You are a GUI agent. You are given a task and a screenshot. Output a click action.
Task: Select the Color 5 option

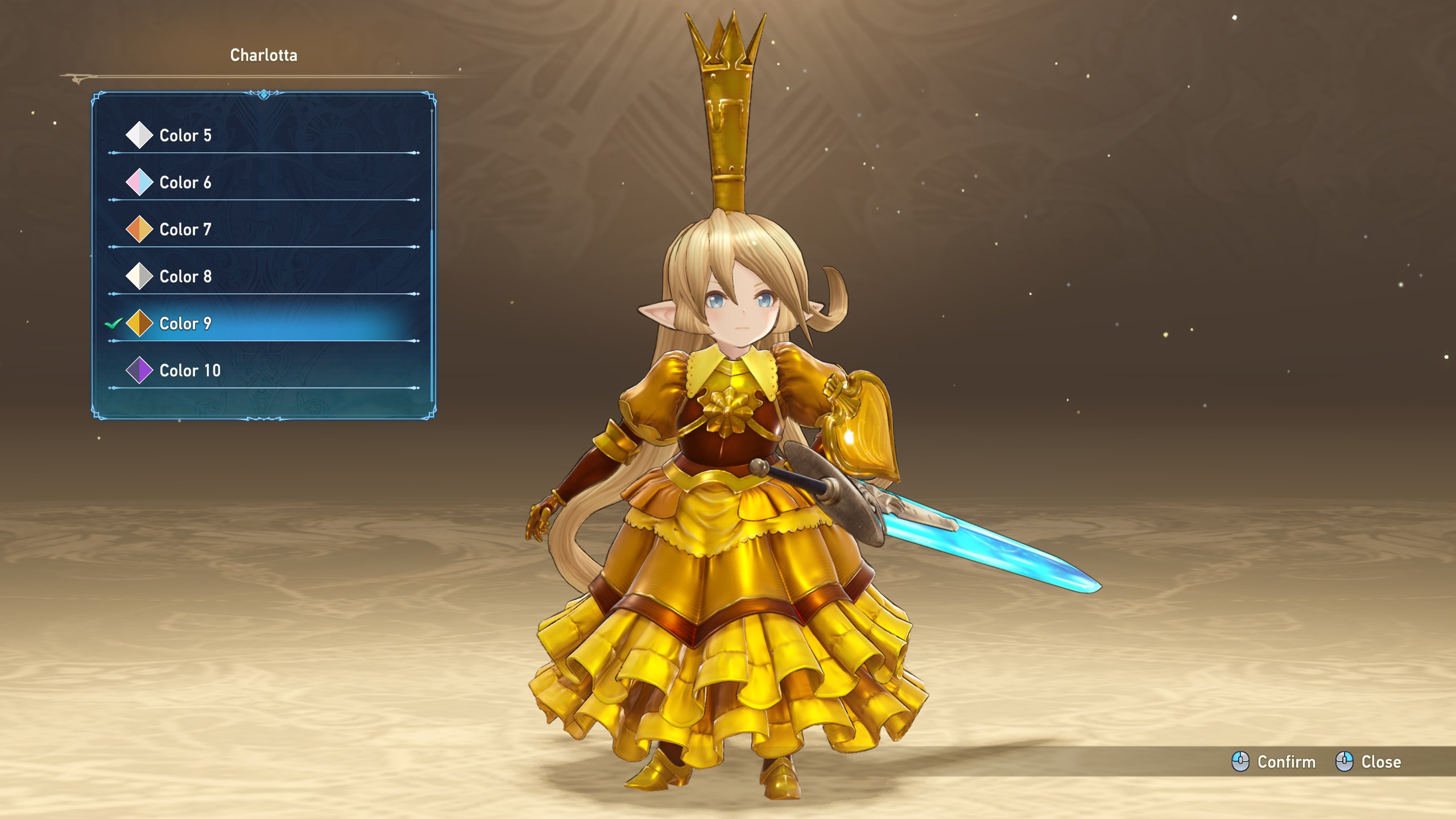[x=185, y=135]
